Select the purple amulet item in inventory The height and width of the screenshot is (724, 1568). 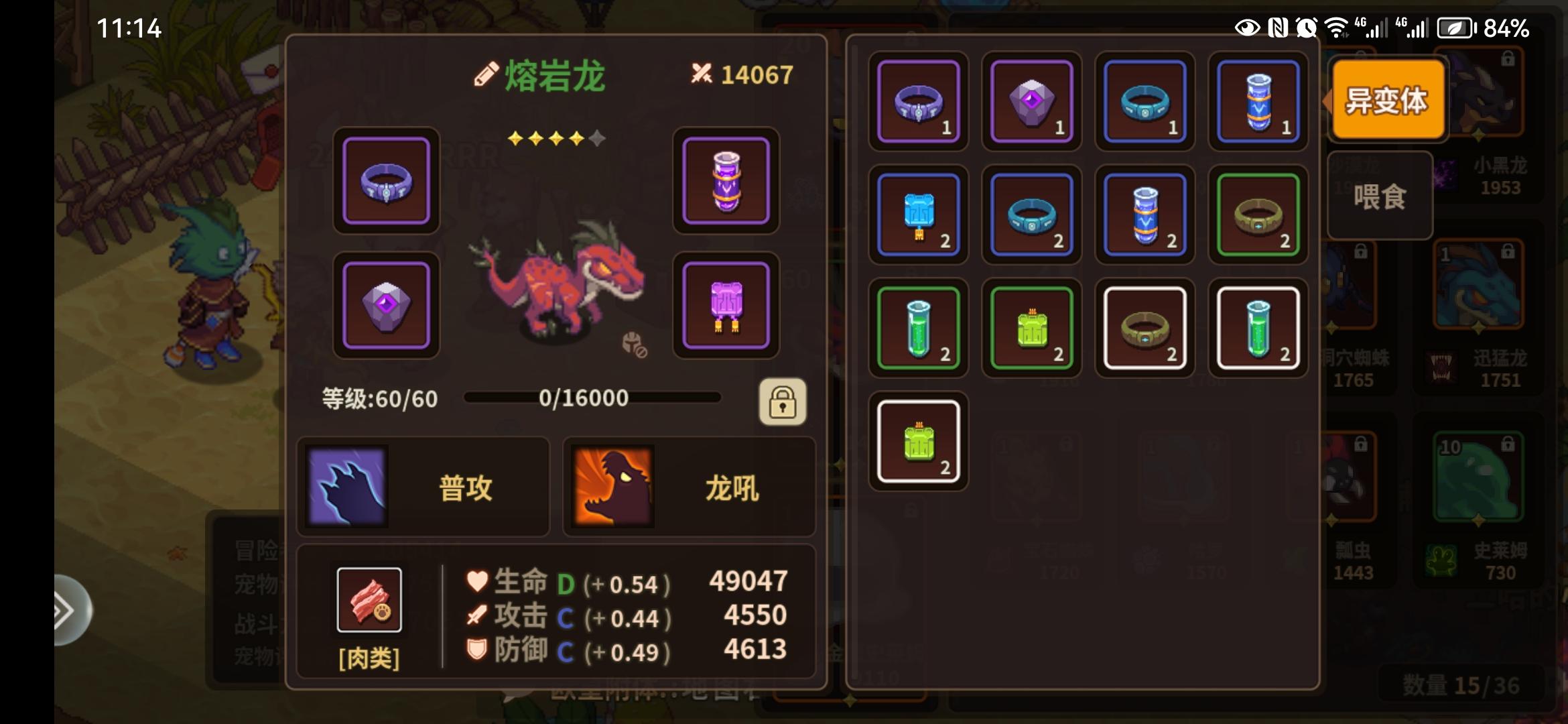coord(1031,103)
